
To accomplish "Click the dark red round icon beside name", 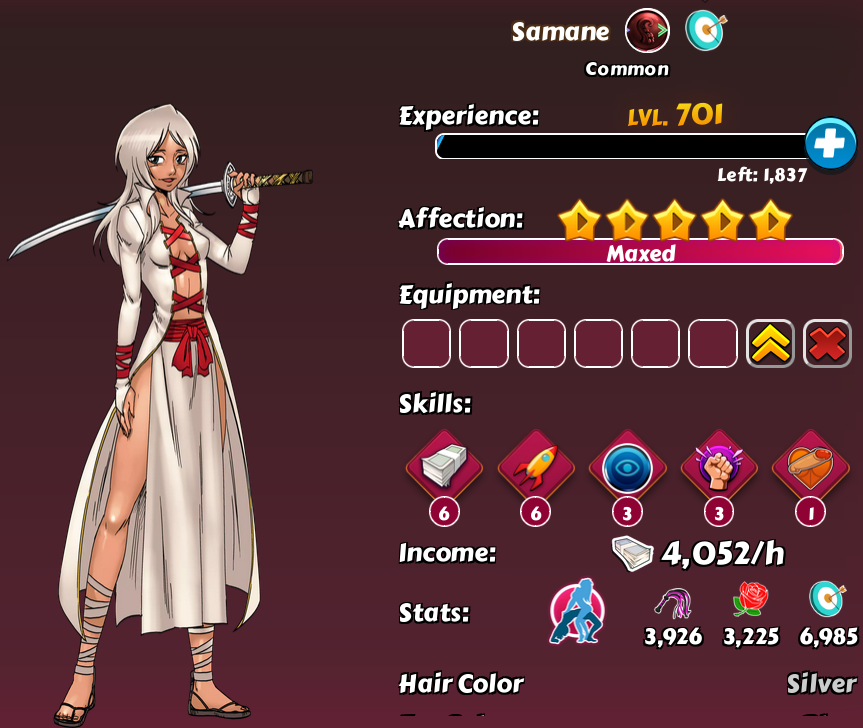I will [x=647, y=31].
